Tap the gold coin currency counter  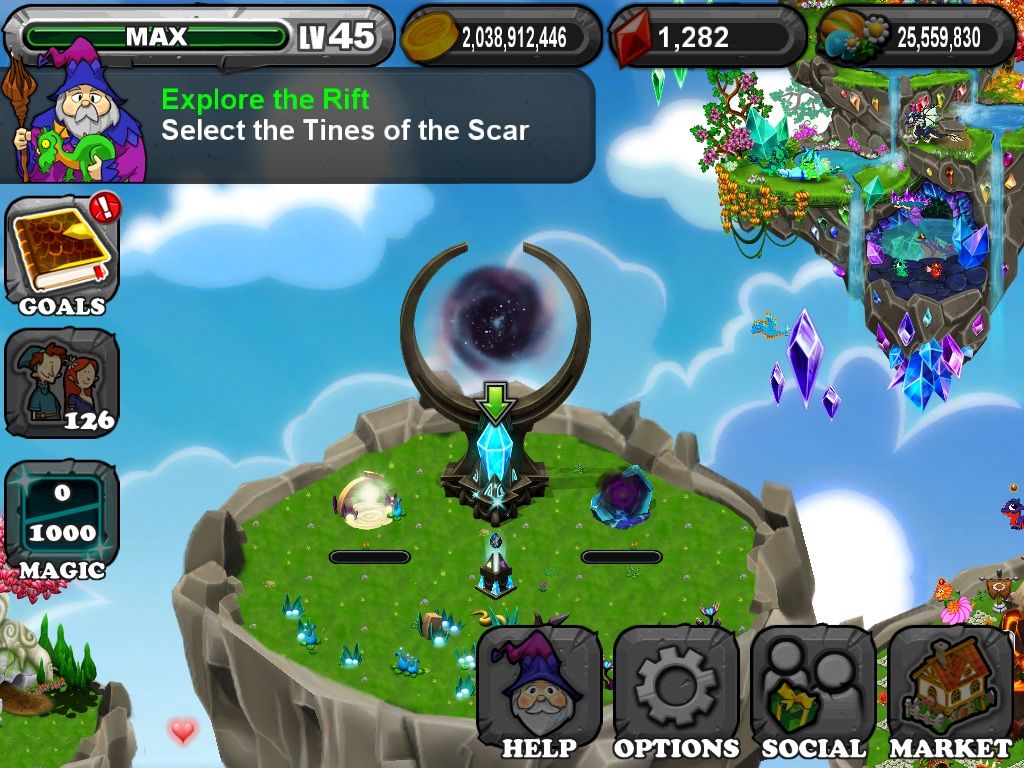(x=501, y=37)
